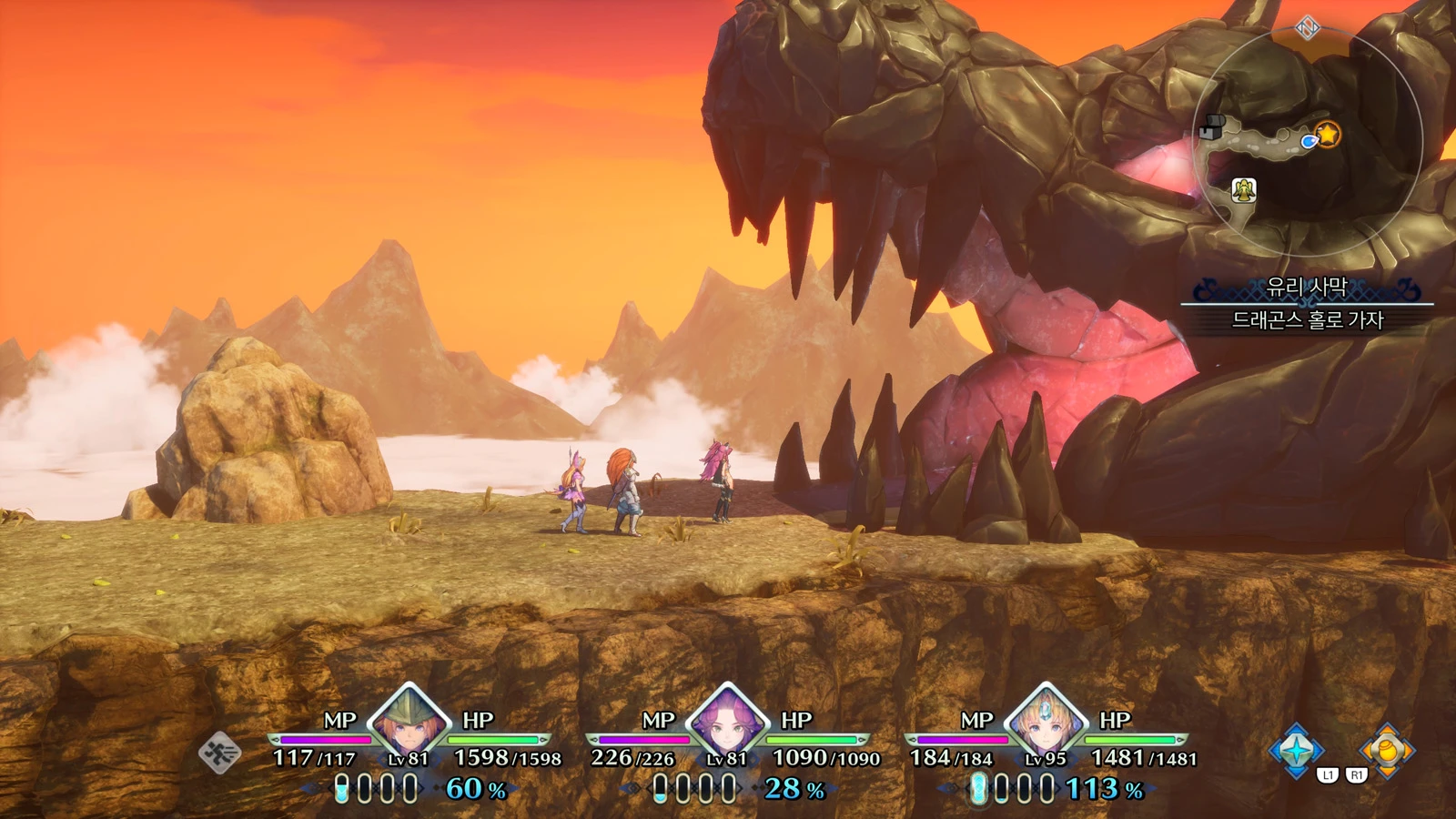Click the circular minimap
1456x819 pixels.
coord(1308,143)
